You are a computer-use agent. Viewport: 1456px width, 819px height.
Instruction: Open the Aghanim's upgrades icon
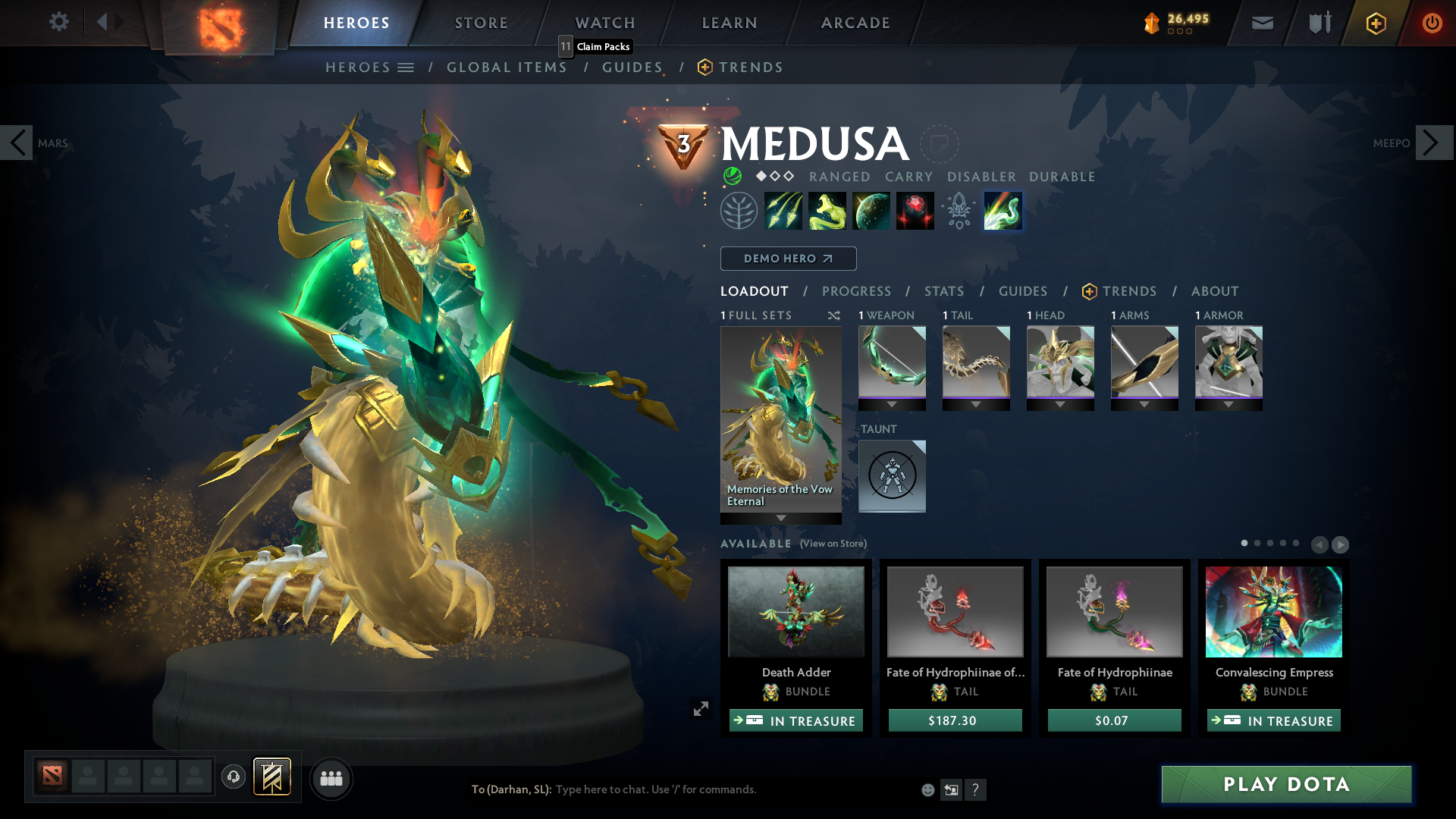point(958,210)
